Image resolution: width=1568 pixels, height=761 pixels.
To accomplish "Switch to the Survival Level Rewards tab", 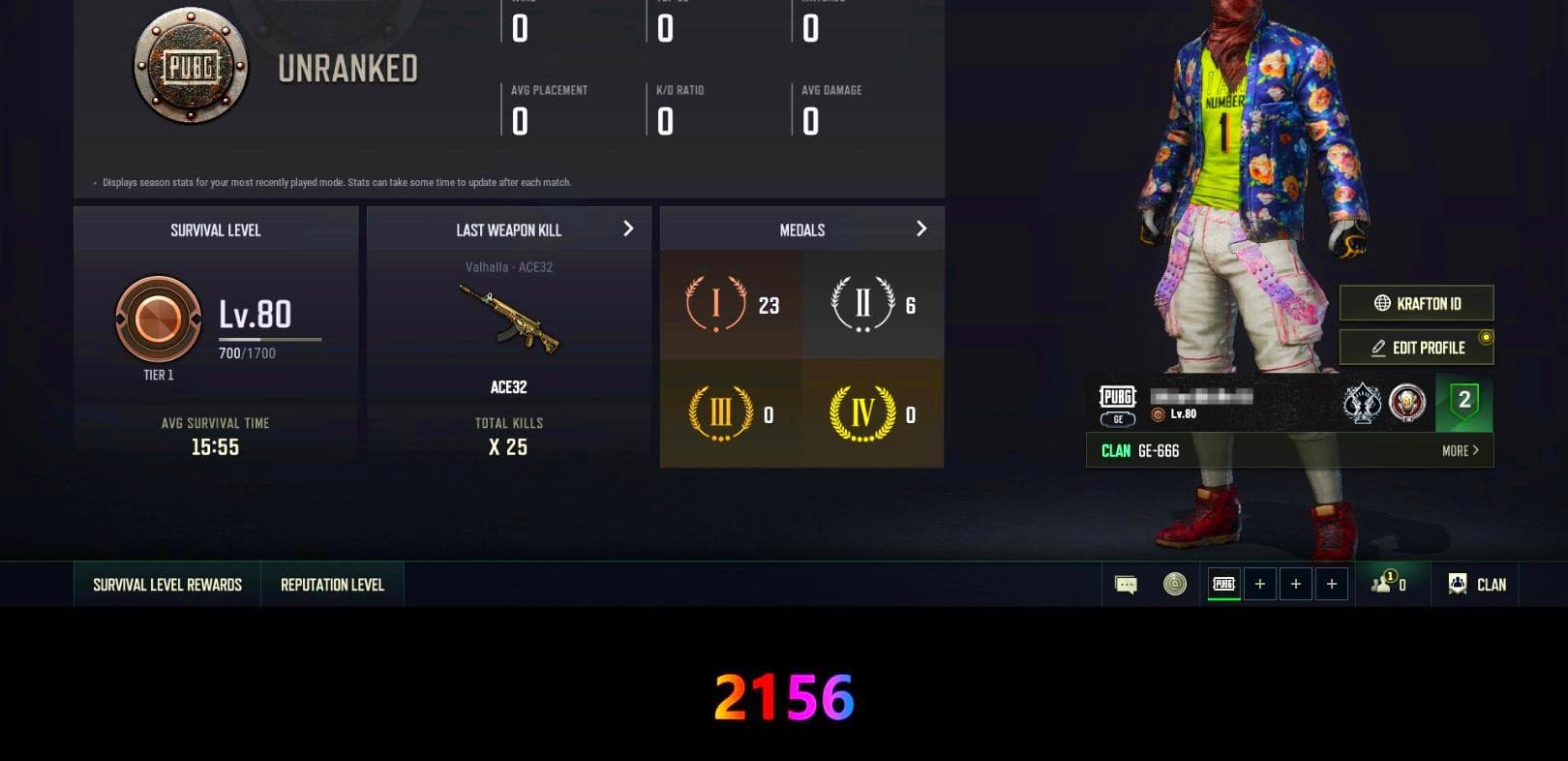I will click(166, 584).
